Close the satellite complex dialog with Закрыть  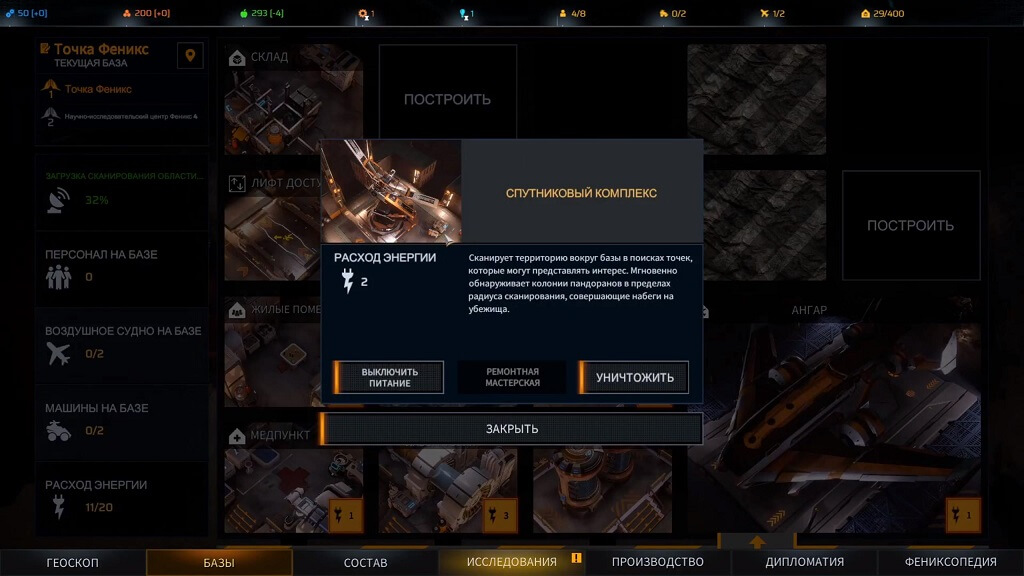coord(512,429)
